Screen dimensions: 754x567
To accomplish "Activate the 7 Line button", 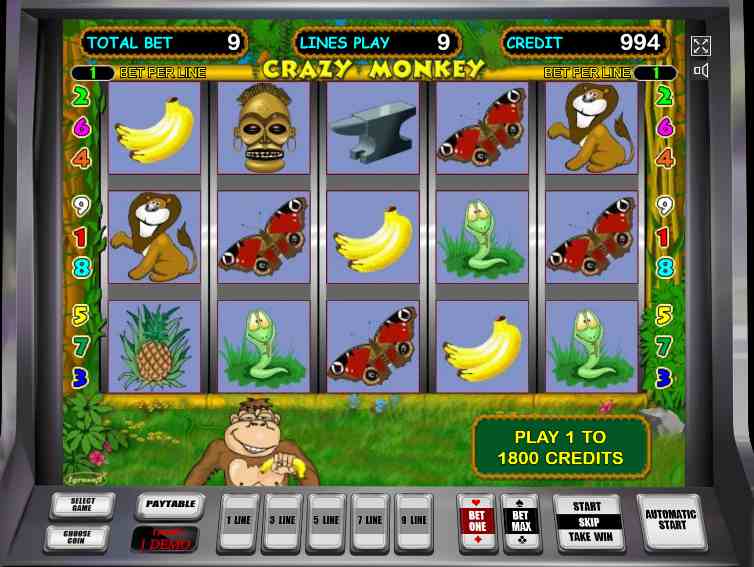I will (x=370, y=521).
